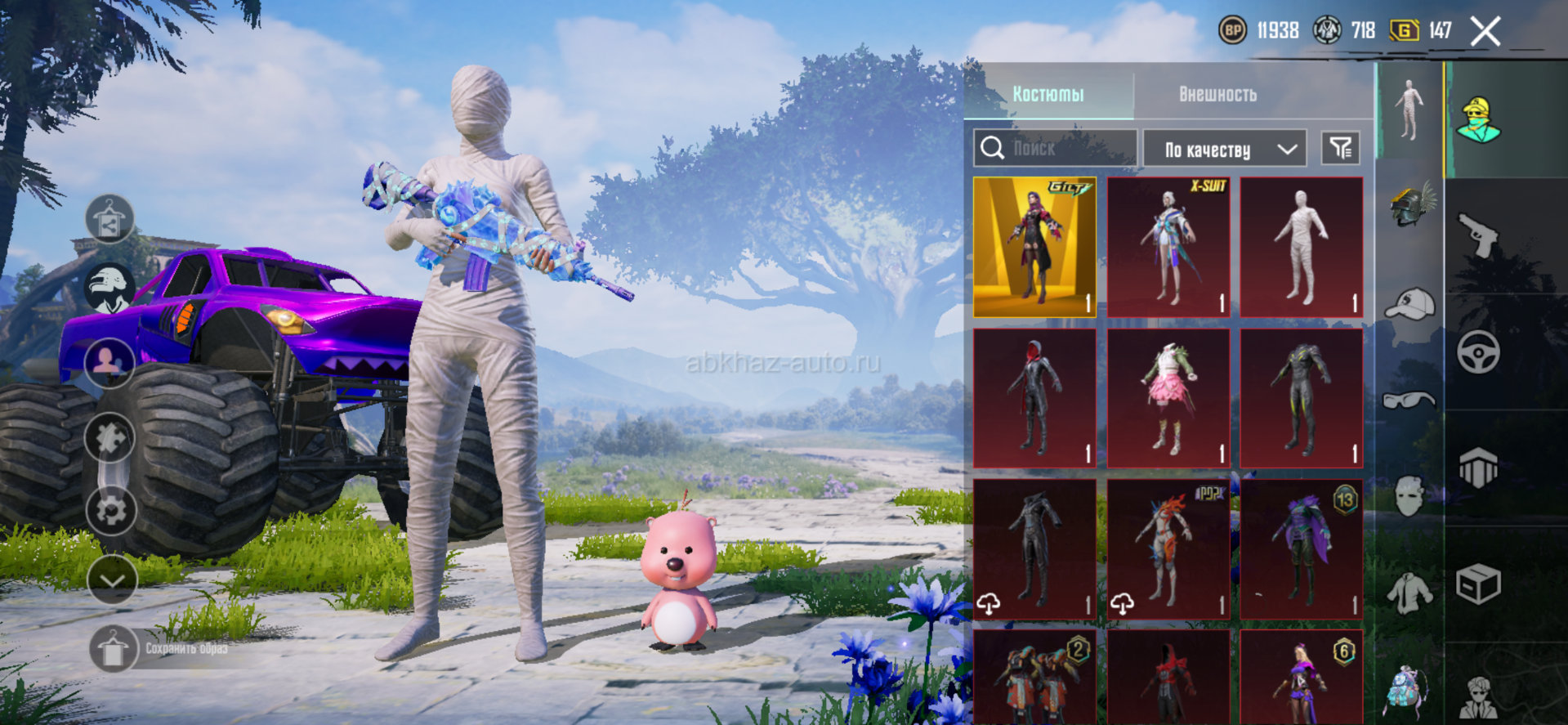Show the glasses category
The width and height of the screenshot is (1568, 725).
pos(1409,400)
